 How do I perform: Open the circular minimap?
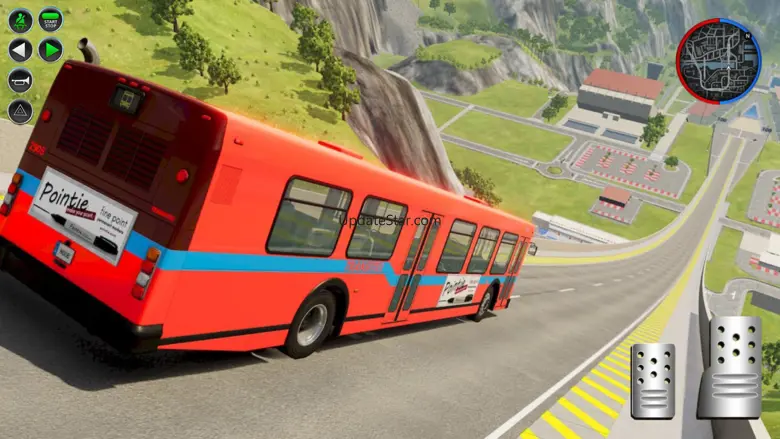[x=718, y=61]
